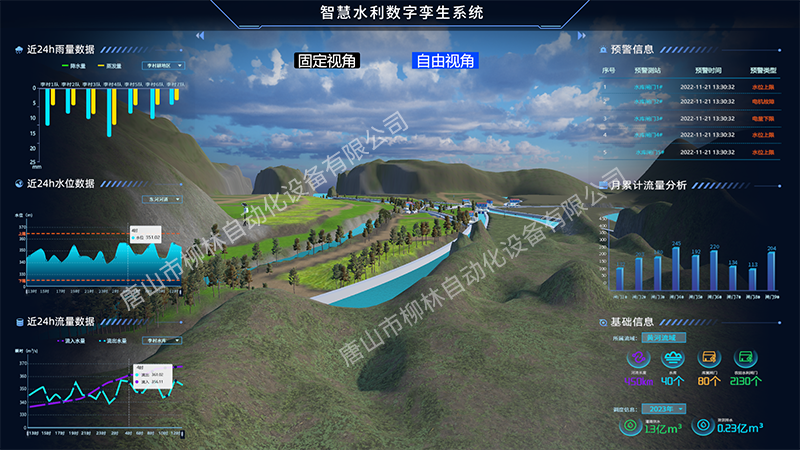Activate the 自由视角 free view button
Viewport: 800px width, 450px height.
point(446,61)
